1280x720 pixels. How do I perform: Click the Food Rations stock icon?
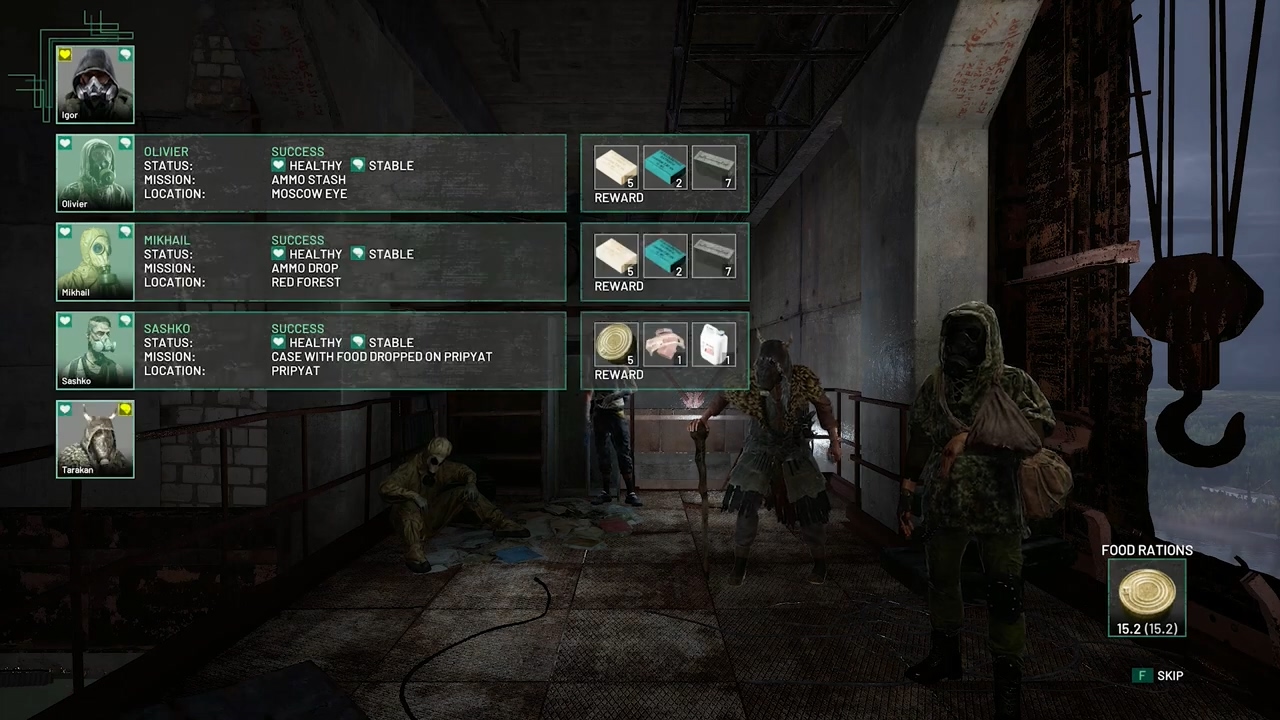click(1147, 594)
